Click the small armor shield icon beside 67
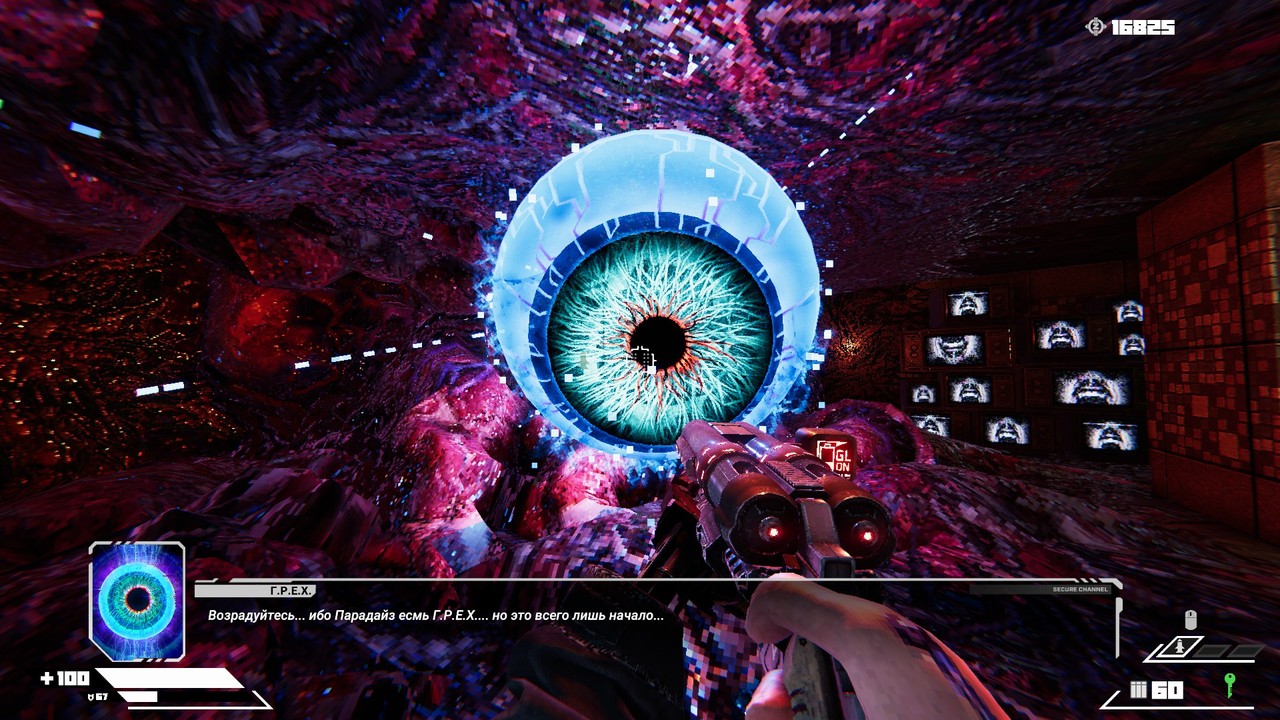Viewport: 1280px width, 720px height. [x=91, y=697]
